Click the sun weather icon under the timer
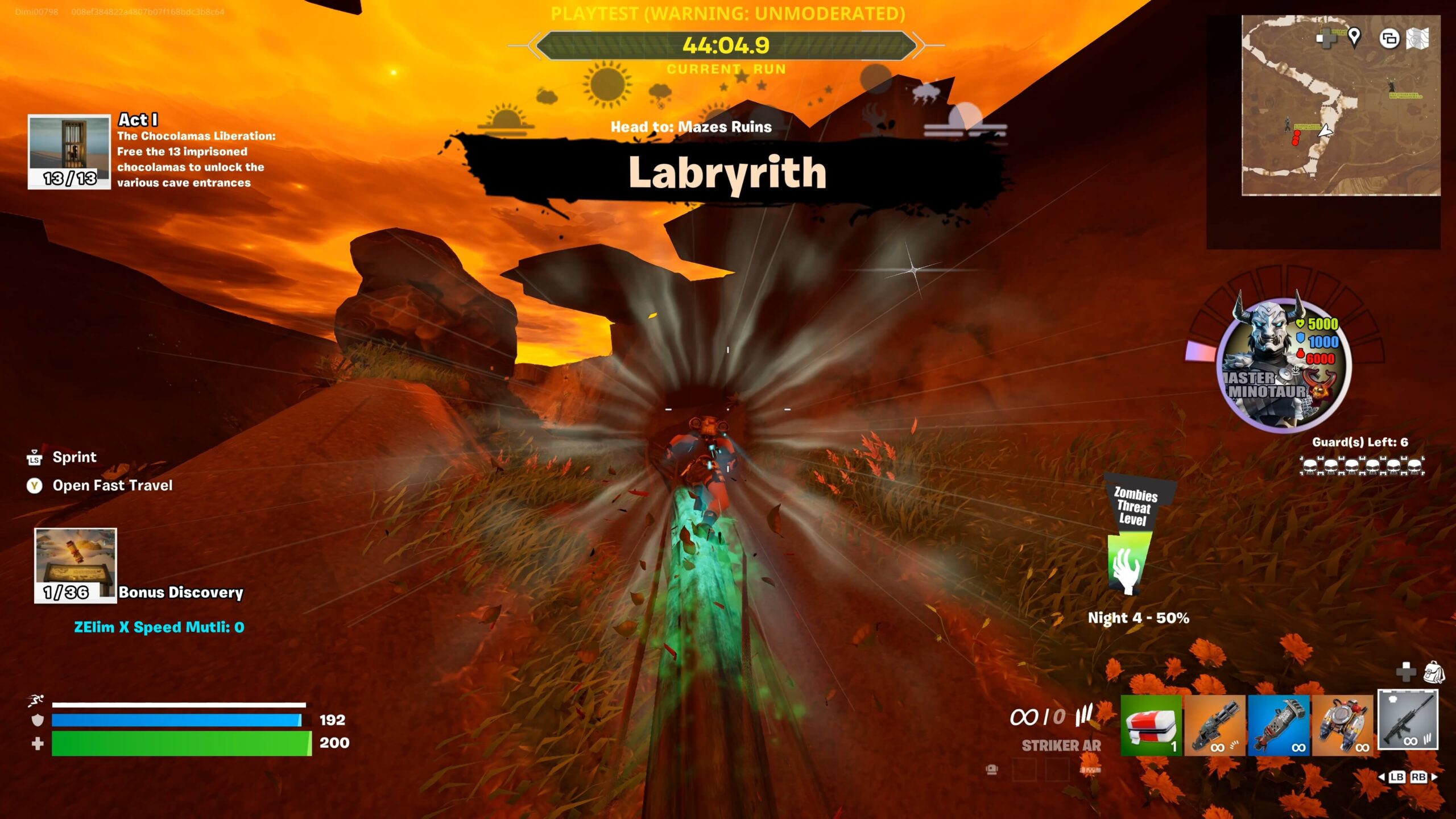 click(x=606, y=84)
